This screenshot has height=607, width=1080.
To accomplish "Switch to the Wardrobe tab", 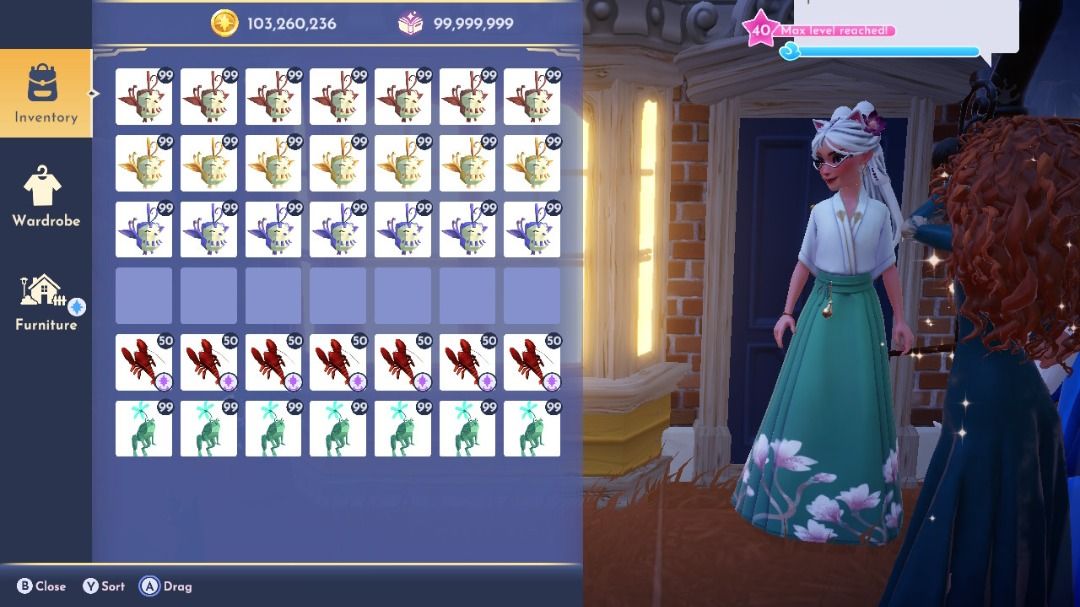I will 45,197.
